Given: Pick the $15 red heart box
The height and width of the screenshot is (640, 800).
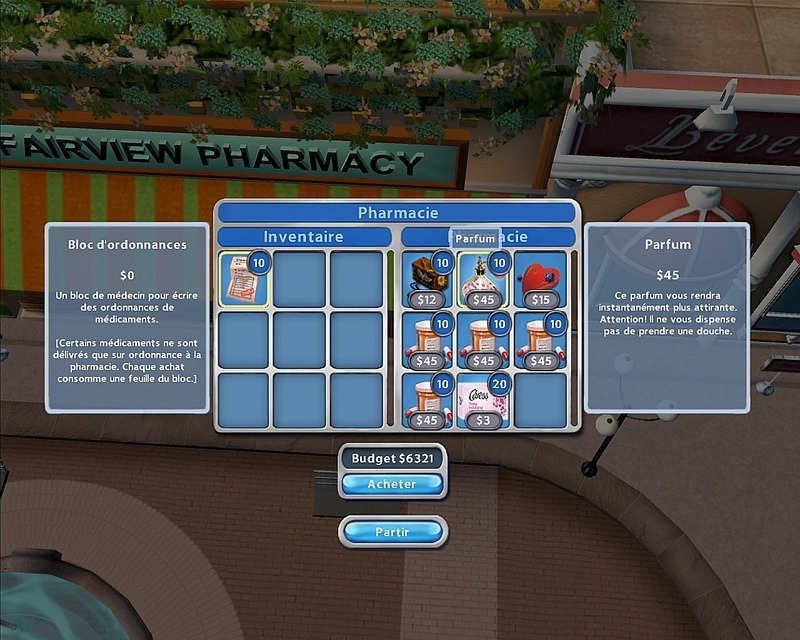Looking at the screenshot, I should click(540, 280).
